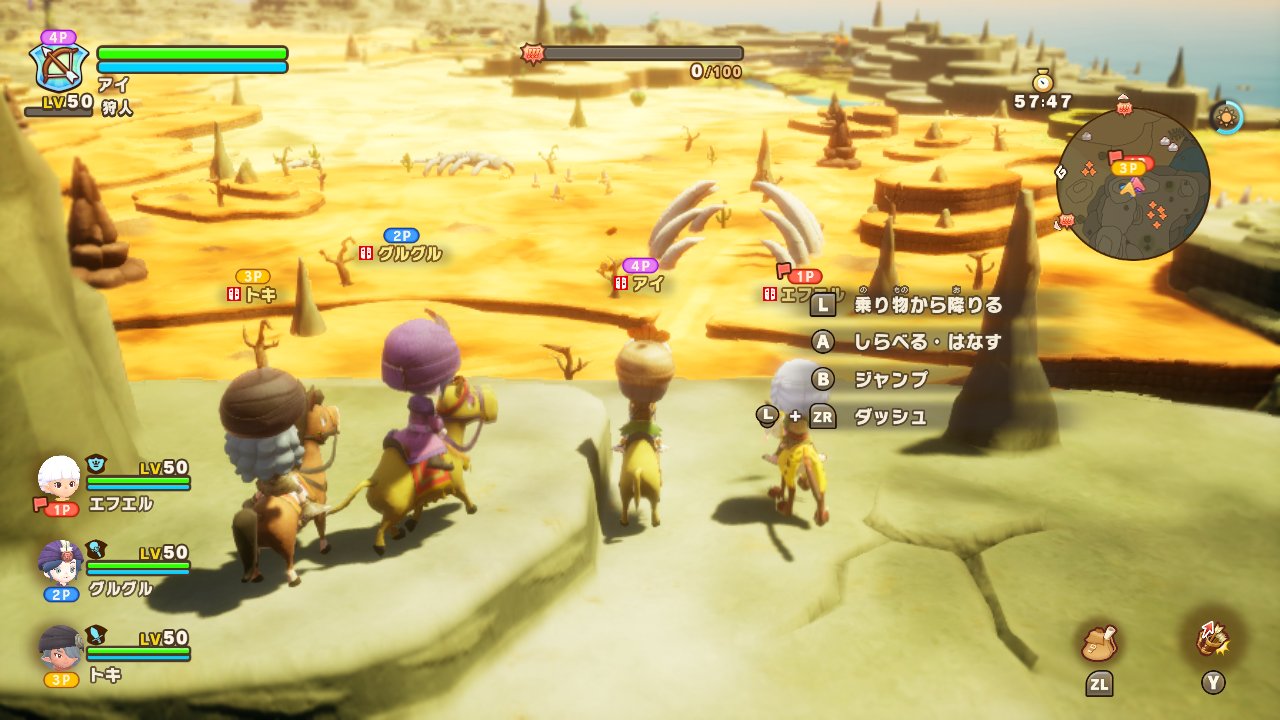Image resolution: width=1280 pixels, height=720 pixels.
Task: Click the 3P marker on minimap
Action: click(x=1129, y=168)
